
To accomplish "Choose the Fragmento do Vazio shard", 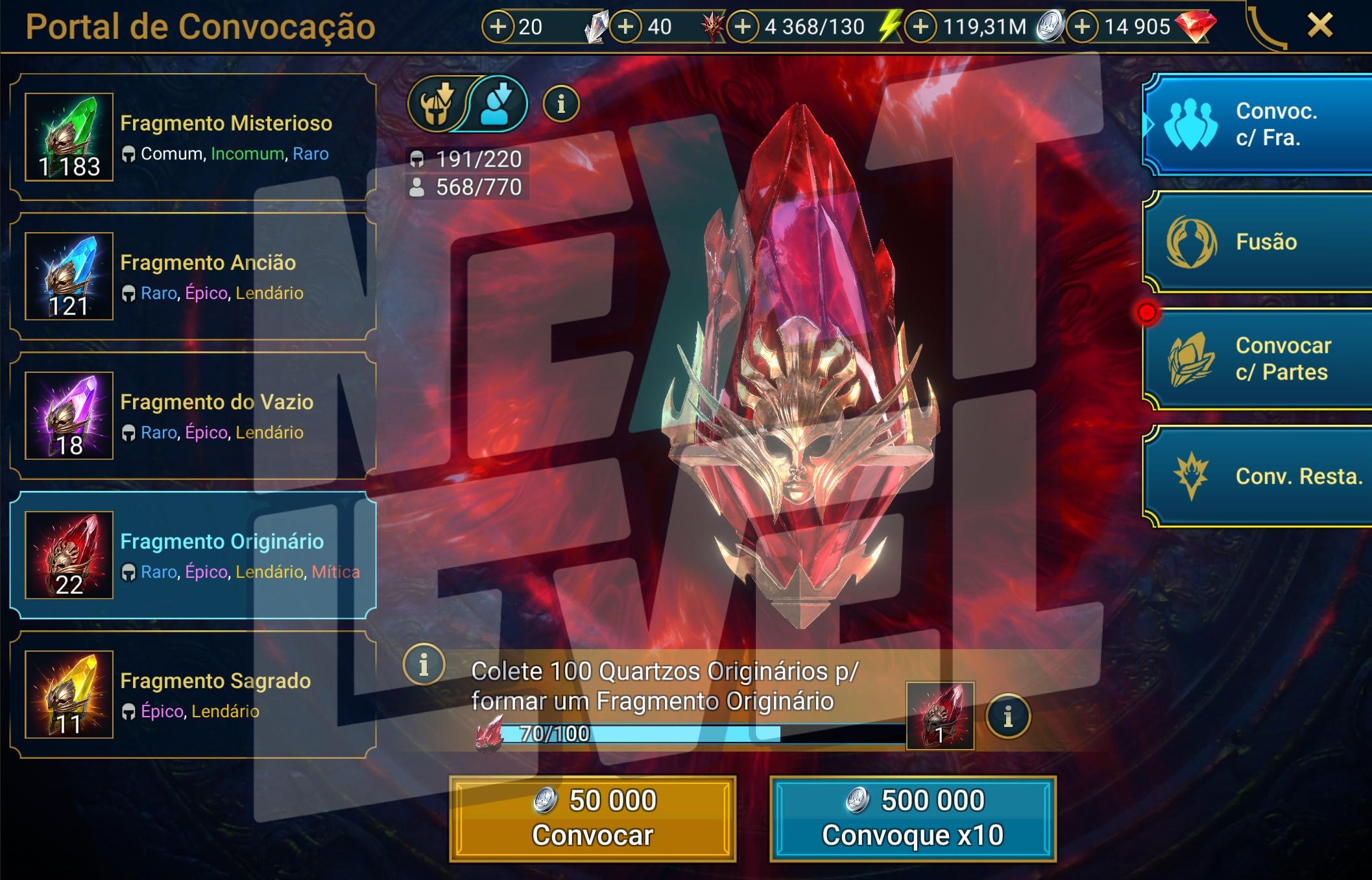I will 193,416.
